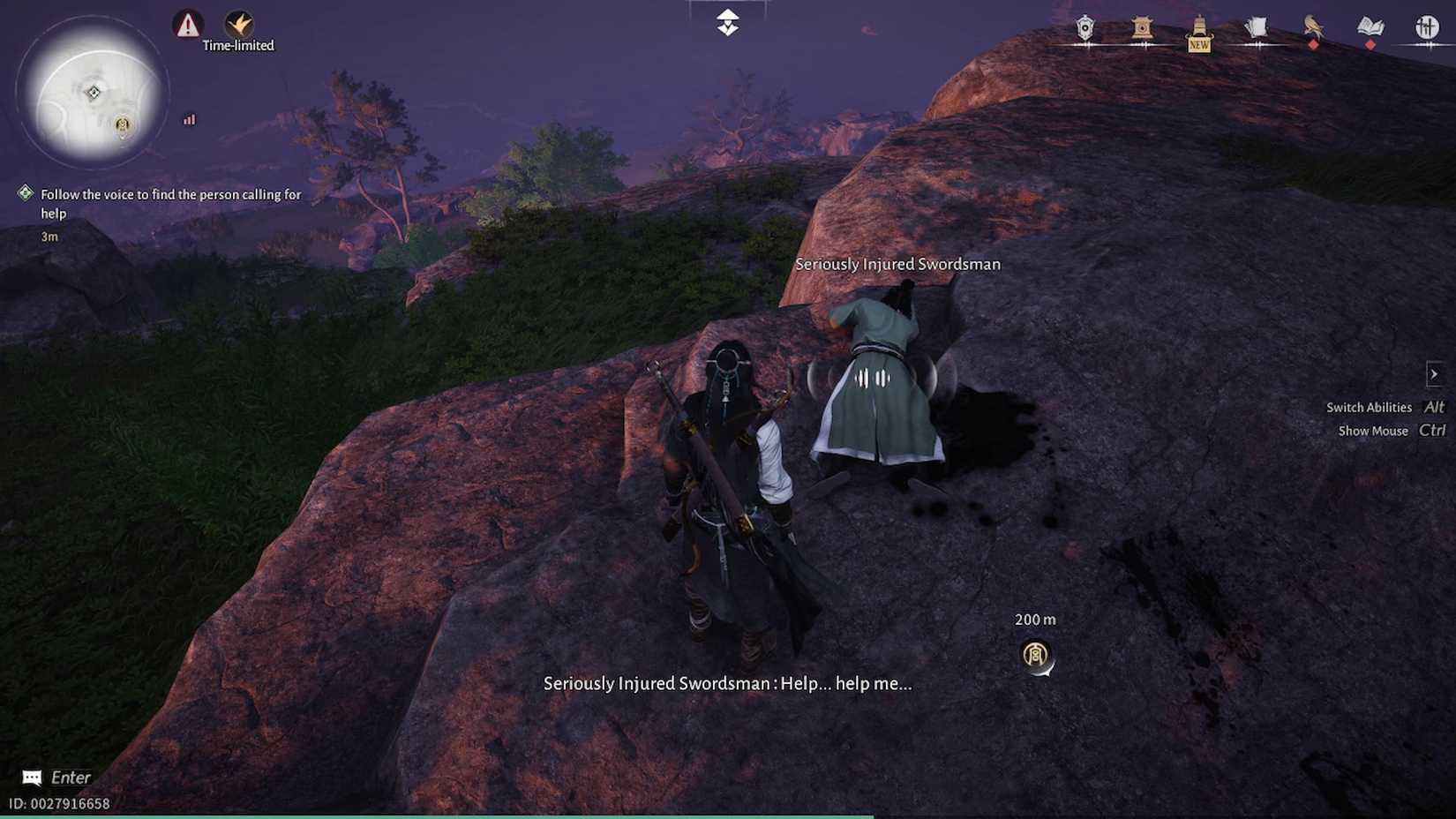Expand the hidden side panel chevron
The width and height of the screenshot is (1456, 819).
(1435, 374)
